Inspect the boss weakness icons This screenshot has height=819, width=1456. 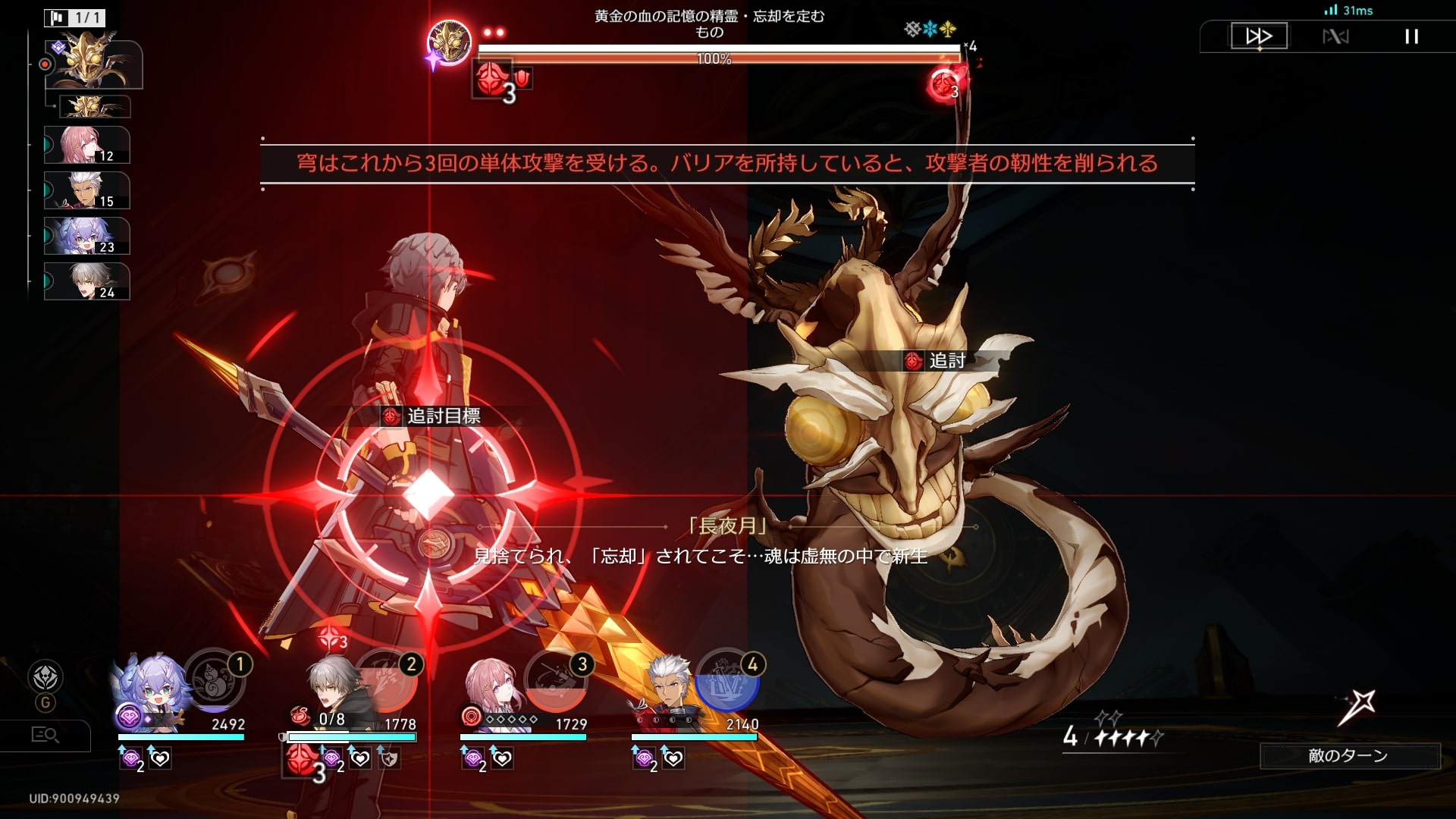point(930,30)
